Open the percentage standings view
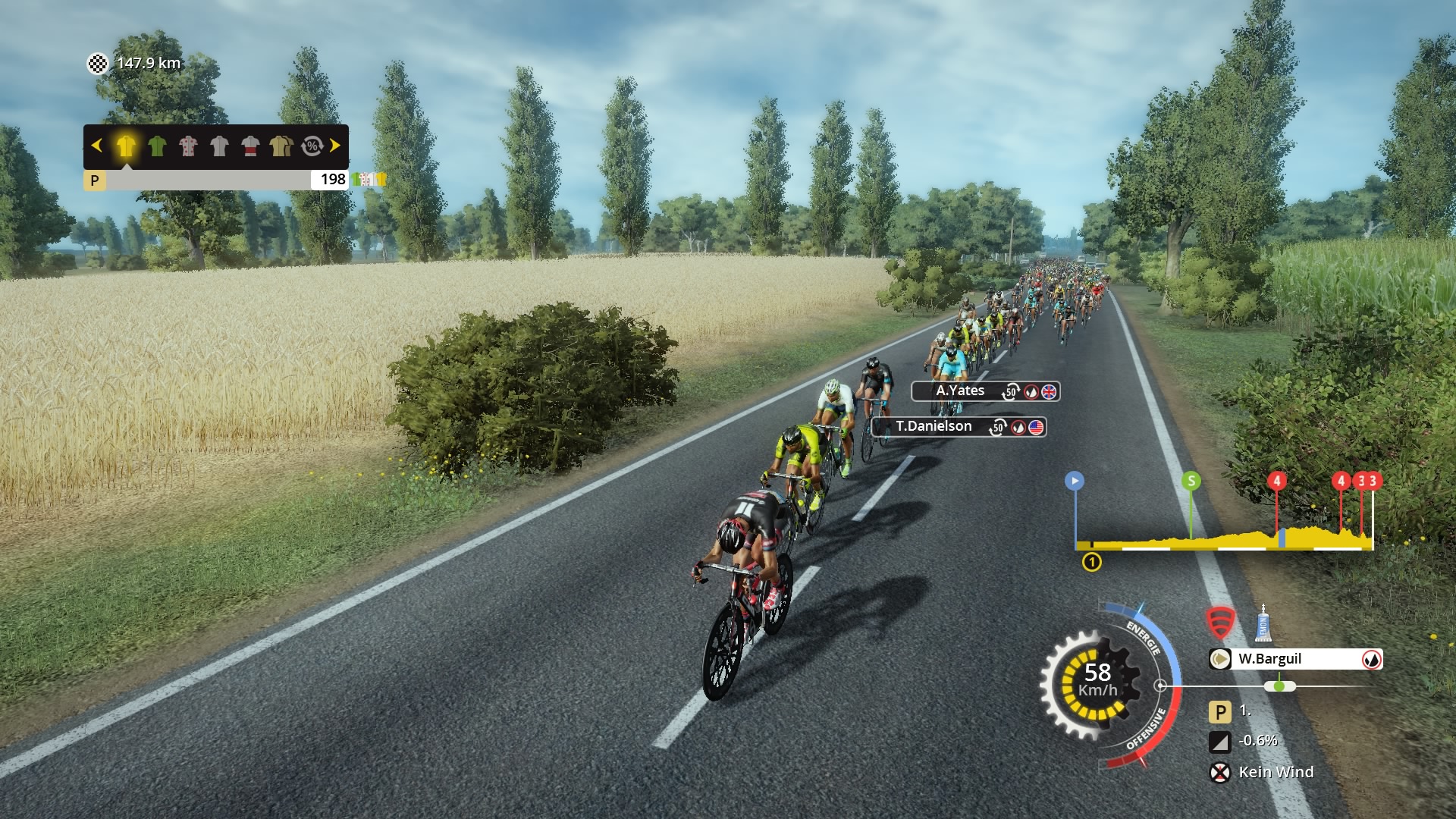This screenshot has height=819, width=1456. tap(312, 146)
